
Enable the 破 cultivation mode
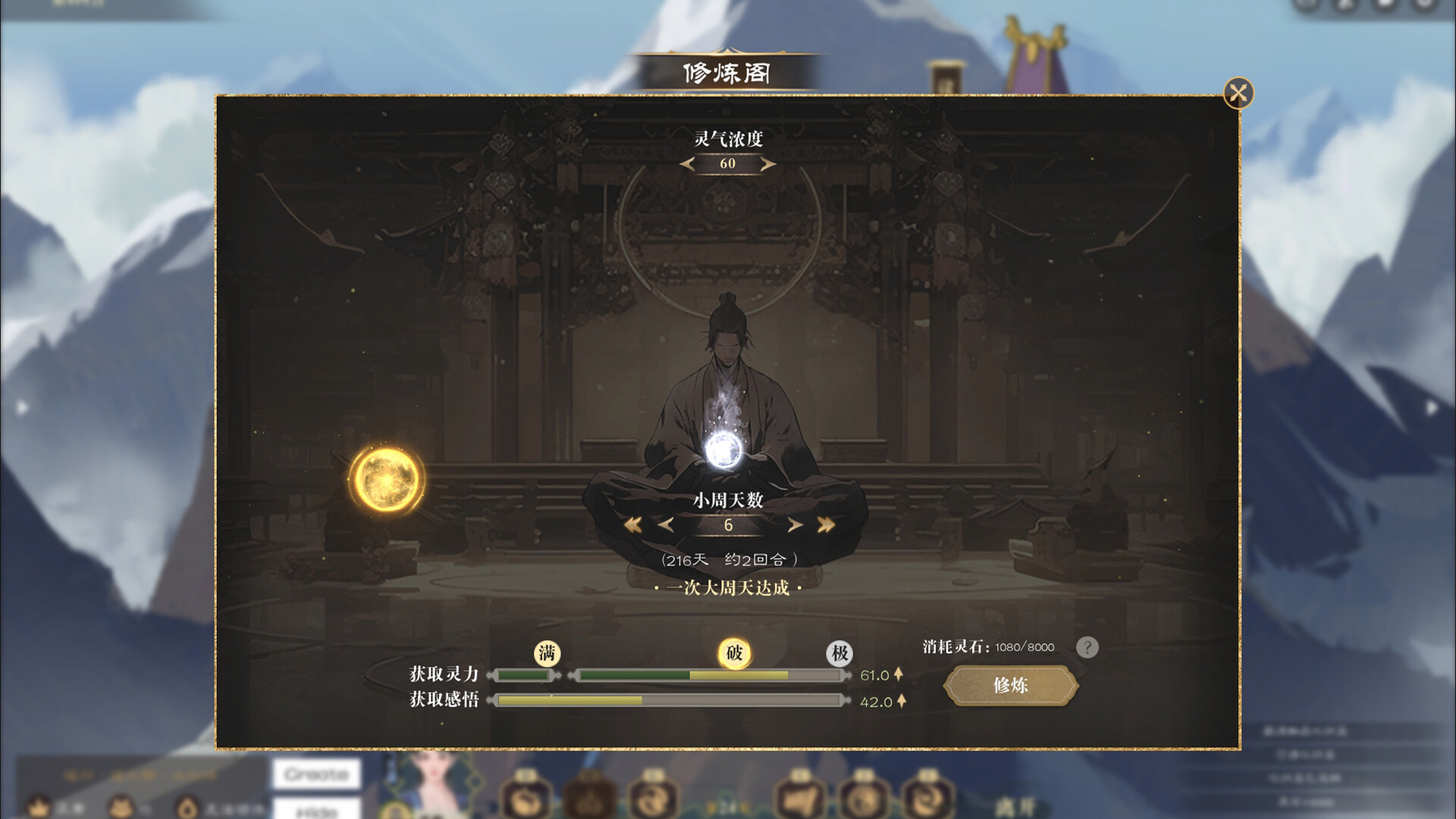coord(734,652)
